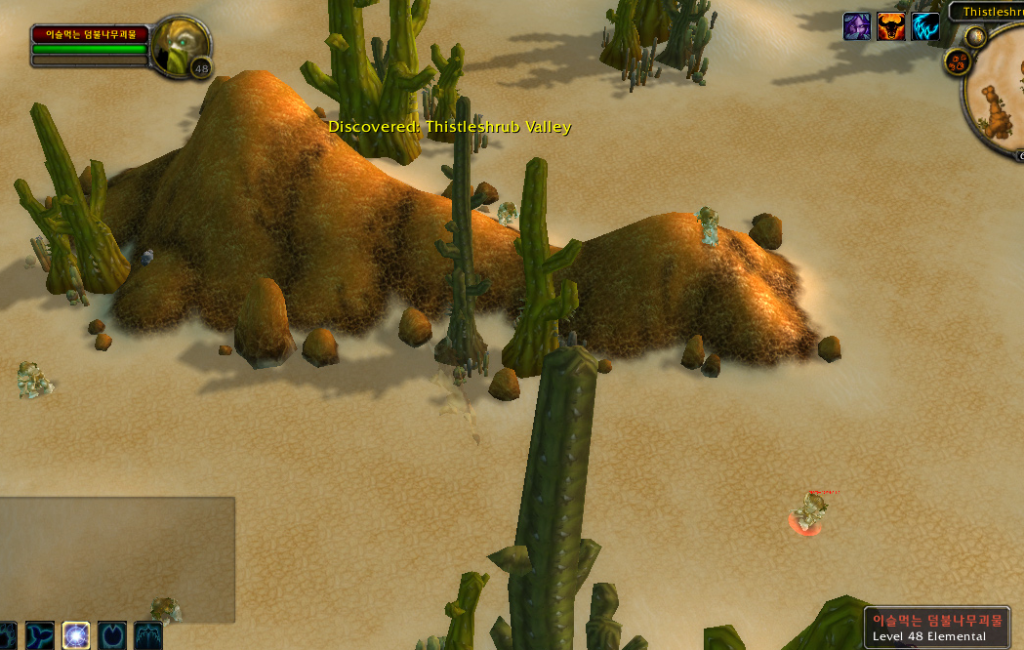1024x650 pixels.
Task: Click the day-night clock indicator button
Action: [976, 37]
